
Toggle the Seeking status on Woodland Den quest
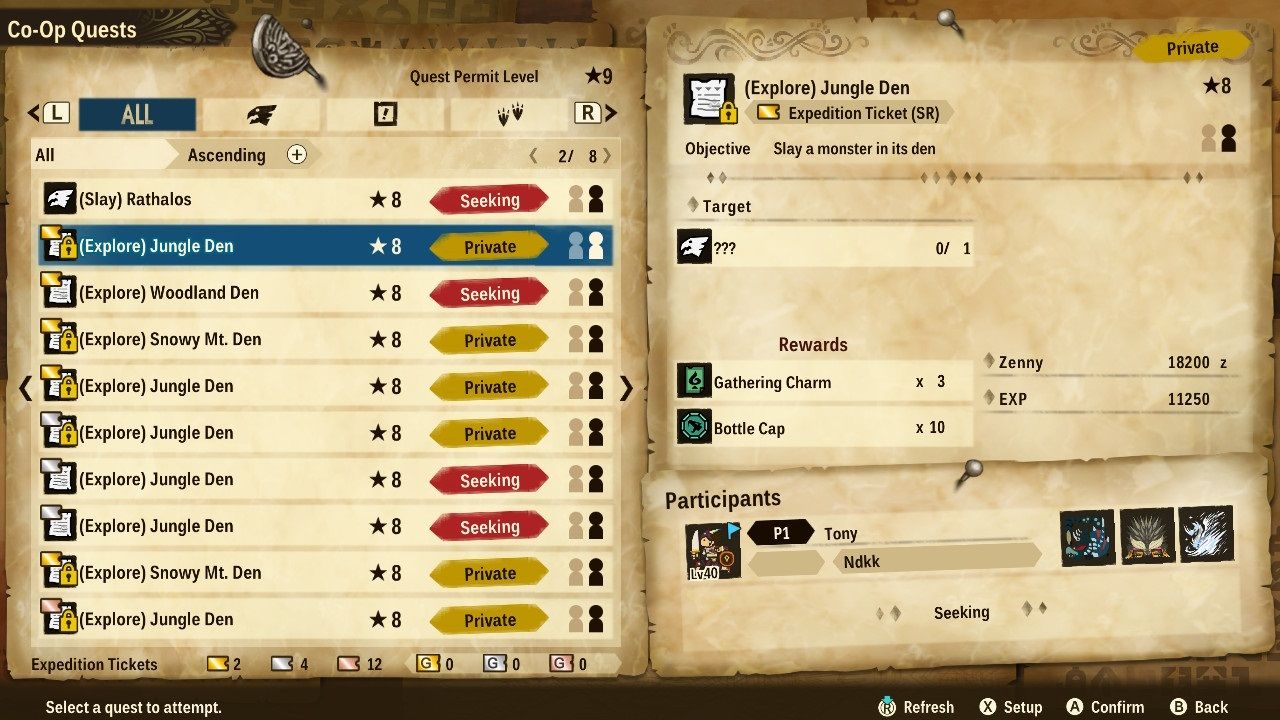pos(488,293)
